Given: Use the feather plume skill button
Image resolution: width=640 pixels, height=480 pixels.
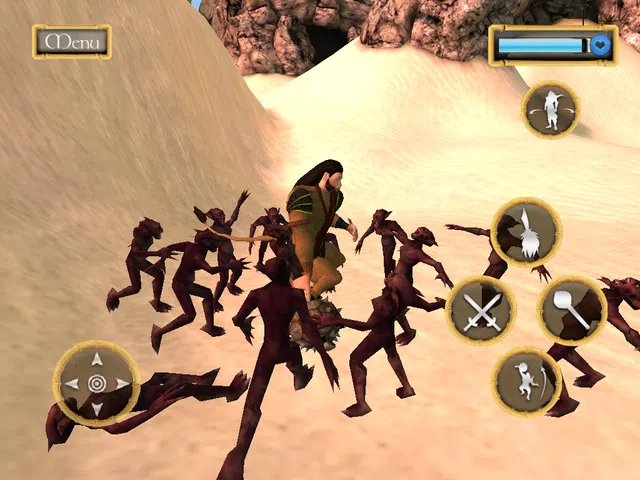Looking at the screenshot, I should [x=526, y=233].
